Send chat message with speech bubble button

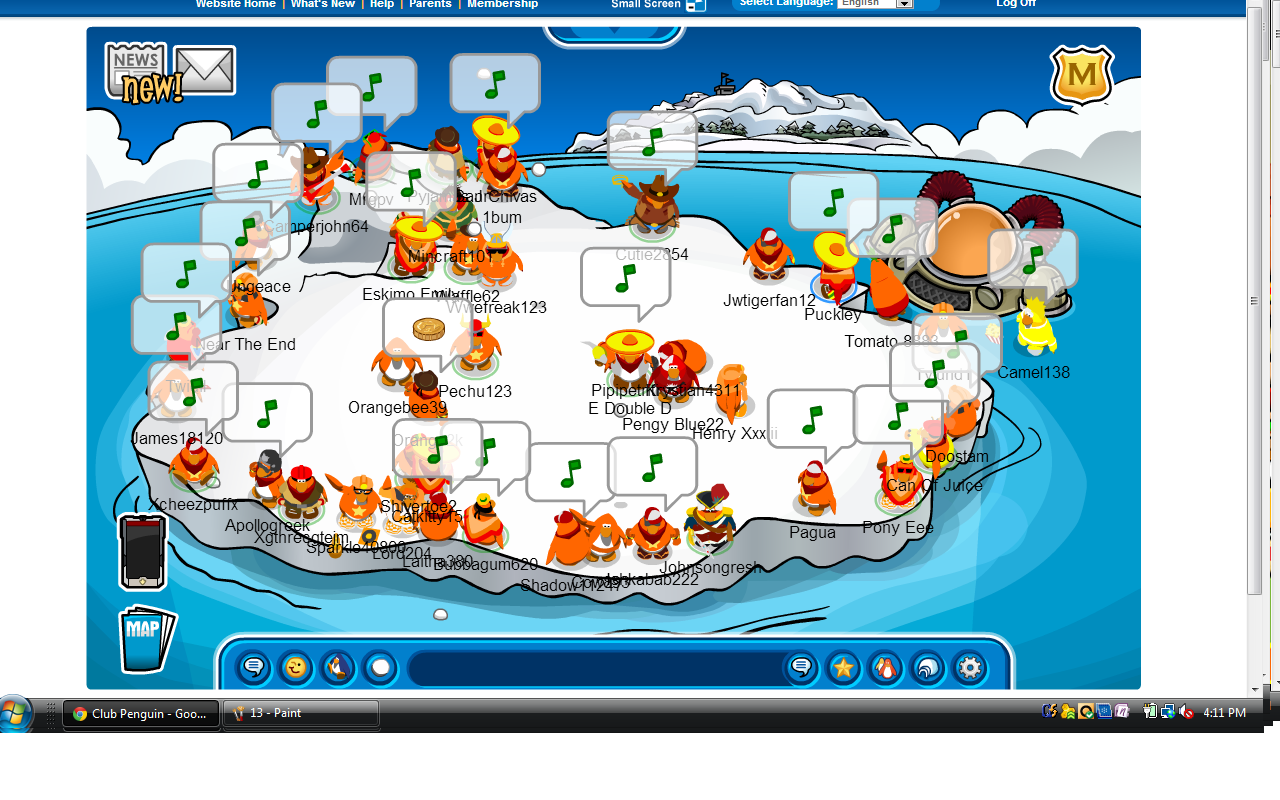click(x=801, y=667)
